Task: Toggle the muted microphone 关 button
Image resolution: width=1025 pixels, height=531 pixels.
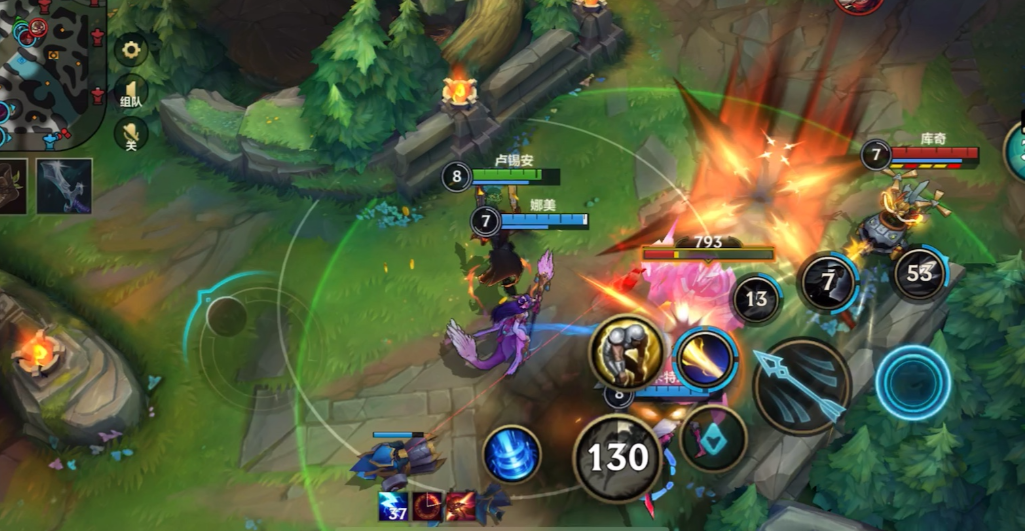Action: click(x=131, y=133)
